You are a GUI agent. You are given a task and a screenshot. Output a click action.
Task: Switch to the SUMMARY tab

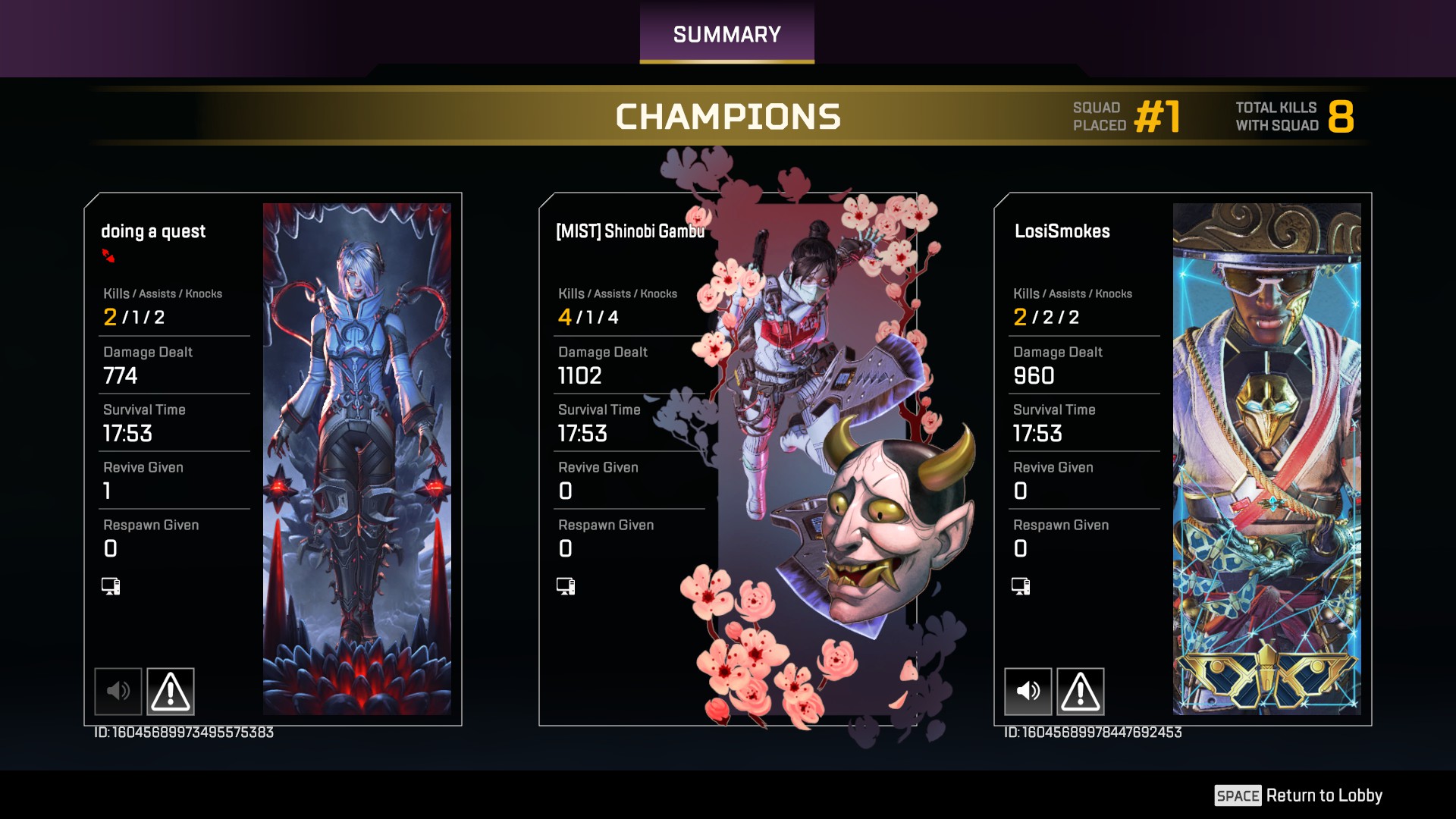click(x=726, y=33)
